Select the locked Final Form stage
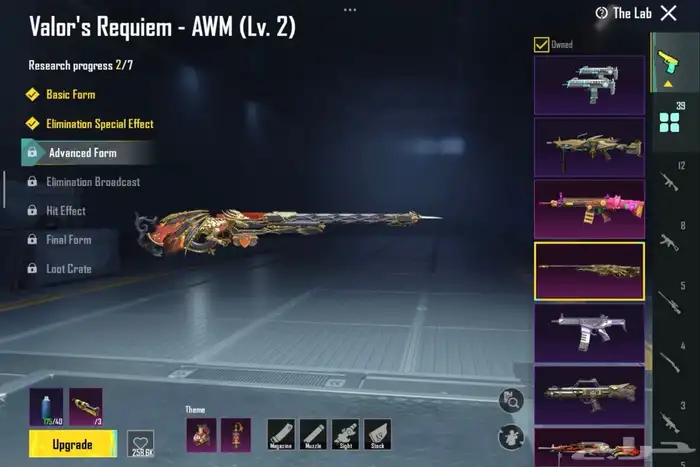Image resolution: width=700 pixels, height=467 pixels. point(68,240)
